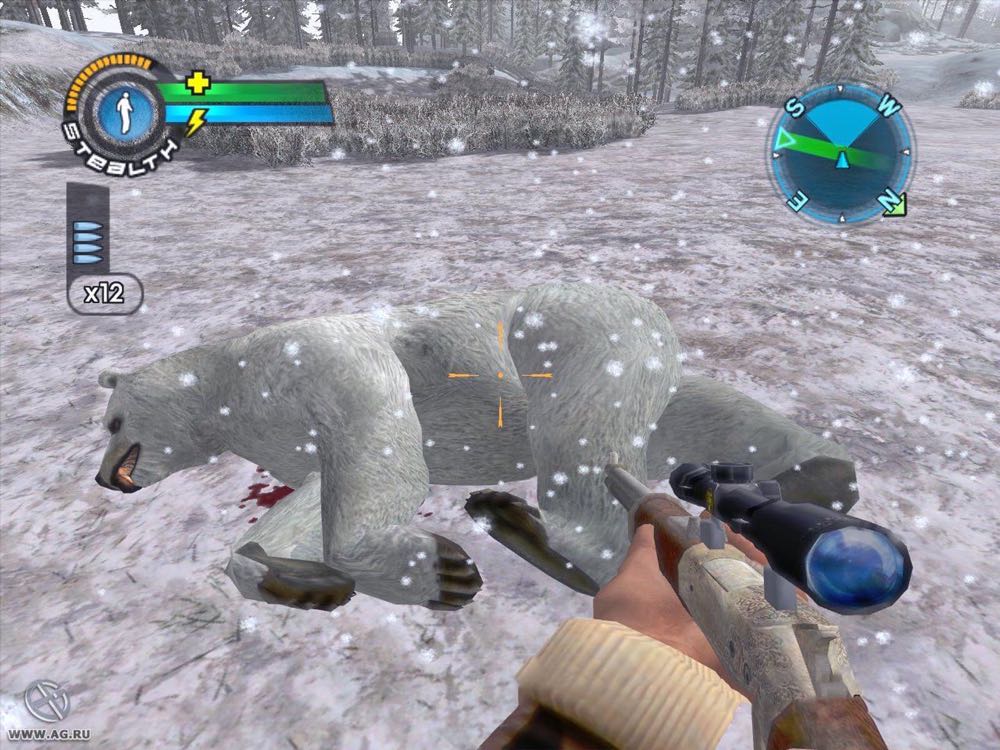Click the rifle magazine bullets icon
The height and width of the screenshot is (750, 1000).
tap(87, 242)
